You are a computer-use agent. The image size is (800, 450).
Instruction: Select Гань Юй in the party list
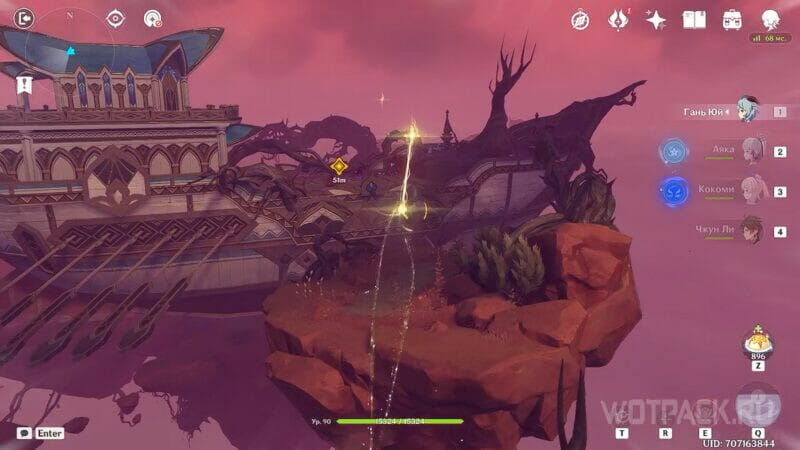(748, 110)
